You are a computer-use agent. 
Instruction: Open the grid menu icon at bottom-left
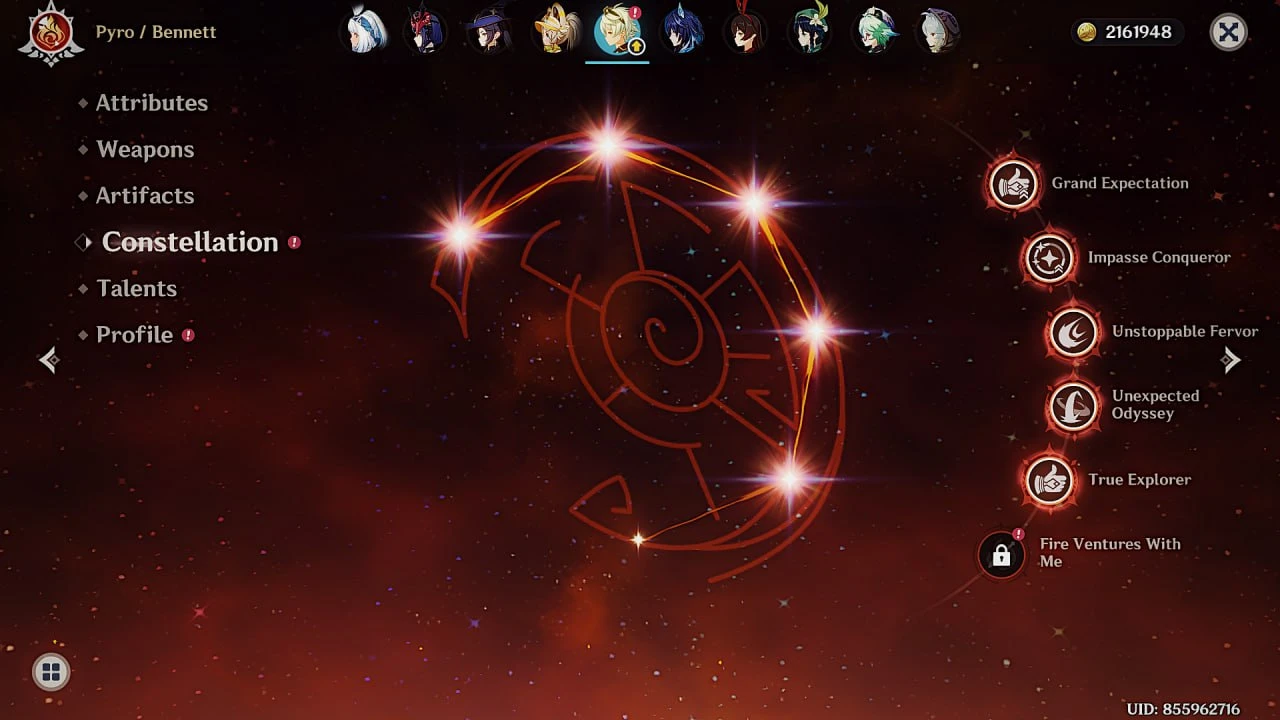click(50, 672)
